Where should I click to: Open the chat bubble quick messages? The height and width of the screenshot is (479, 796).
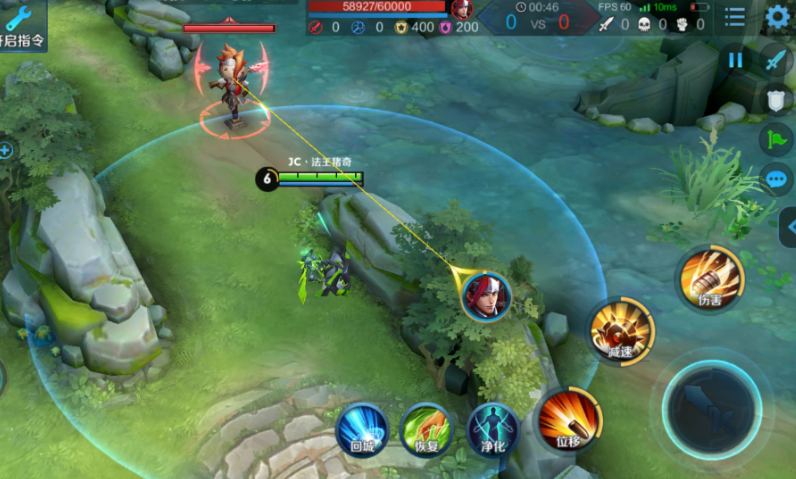[777, 179]
